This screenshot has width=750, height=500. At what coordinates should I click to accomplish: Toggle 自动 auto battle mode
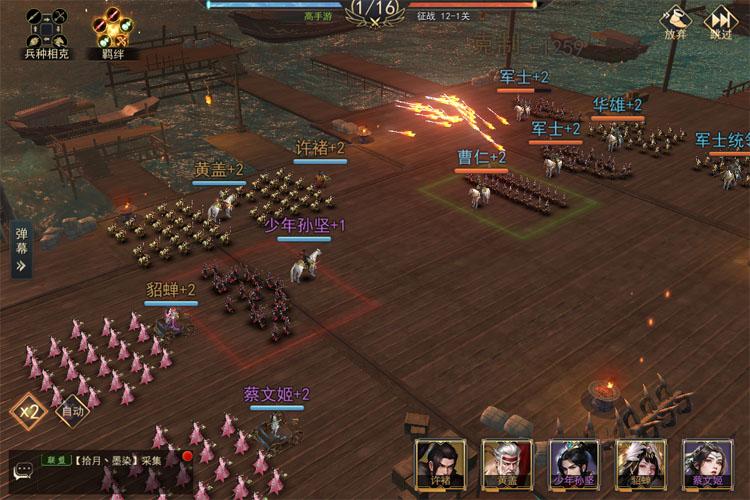pos(72,410)
